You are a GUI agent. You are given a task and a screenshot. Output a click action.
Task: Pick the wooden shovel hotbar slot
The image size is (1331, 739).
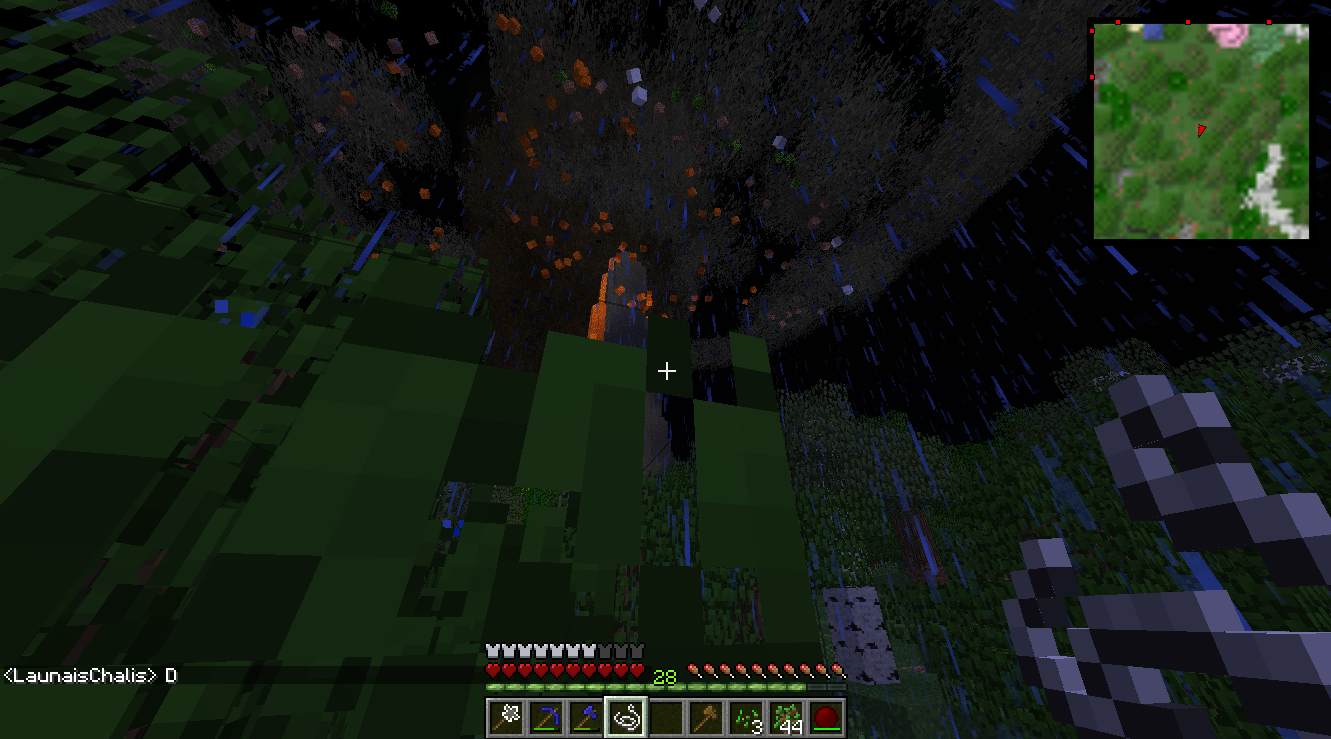click(x=707, y=717)
